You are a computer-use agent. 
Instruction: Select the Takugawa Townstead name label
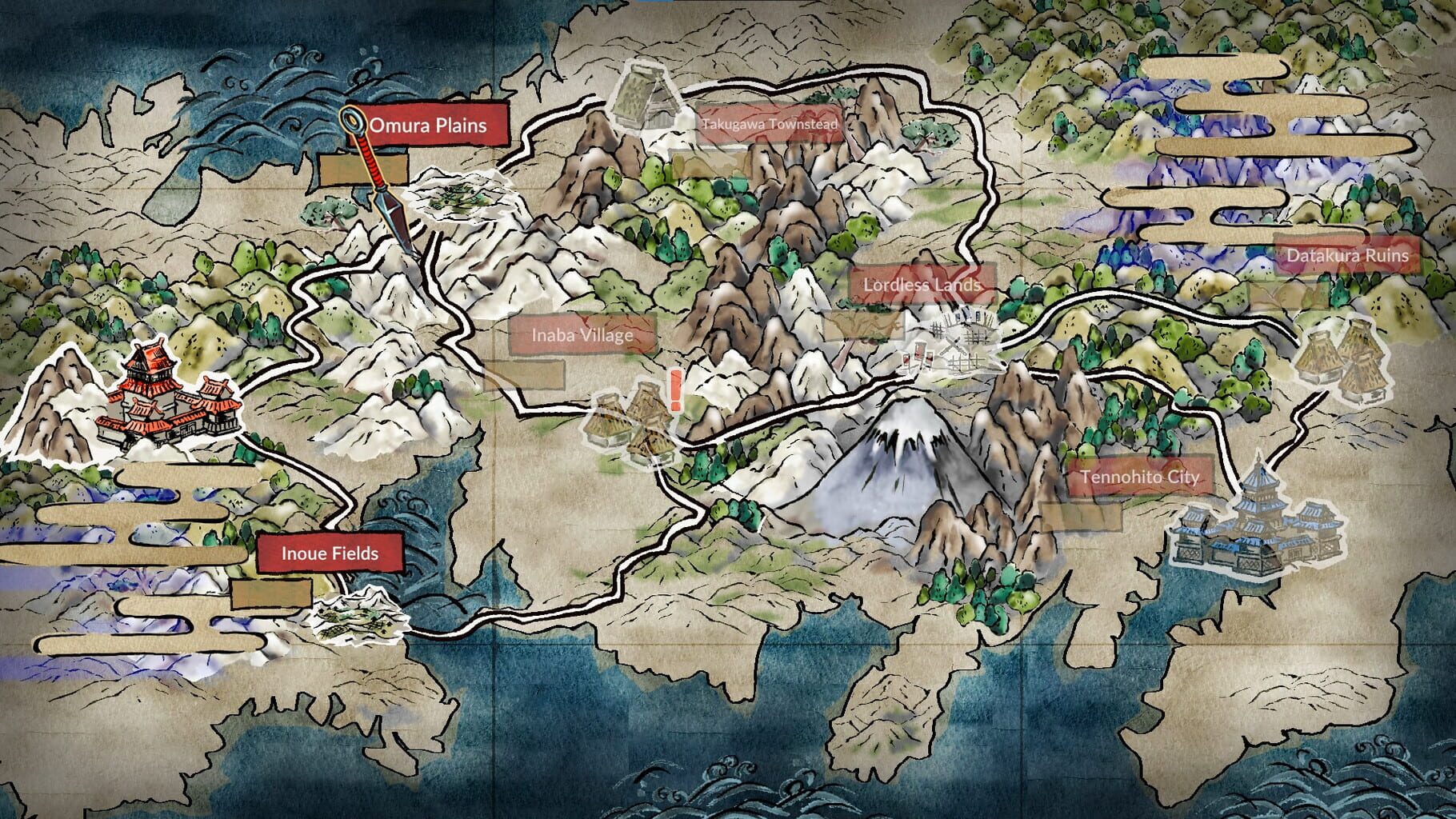pos(770,125)
